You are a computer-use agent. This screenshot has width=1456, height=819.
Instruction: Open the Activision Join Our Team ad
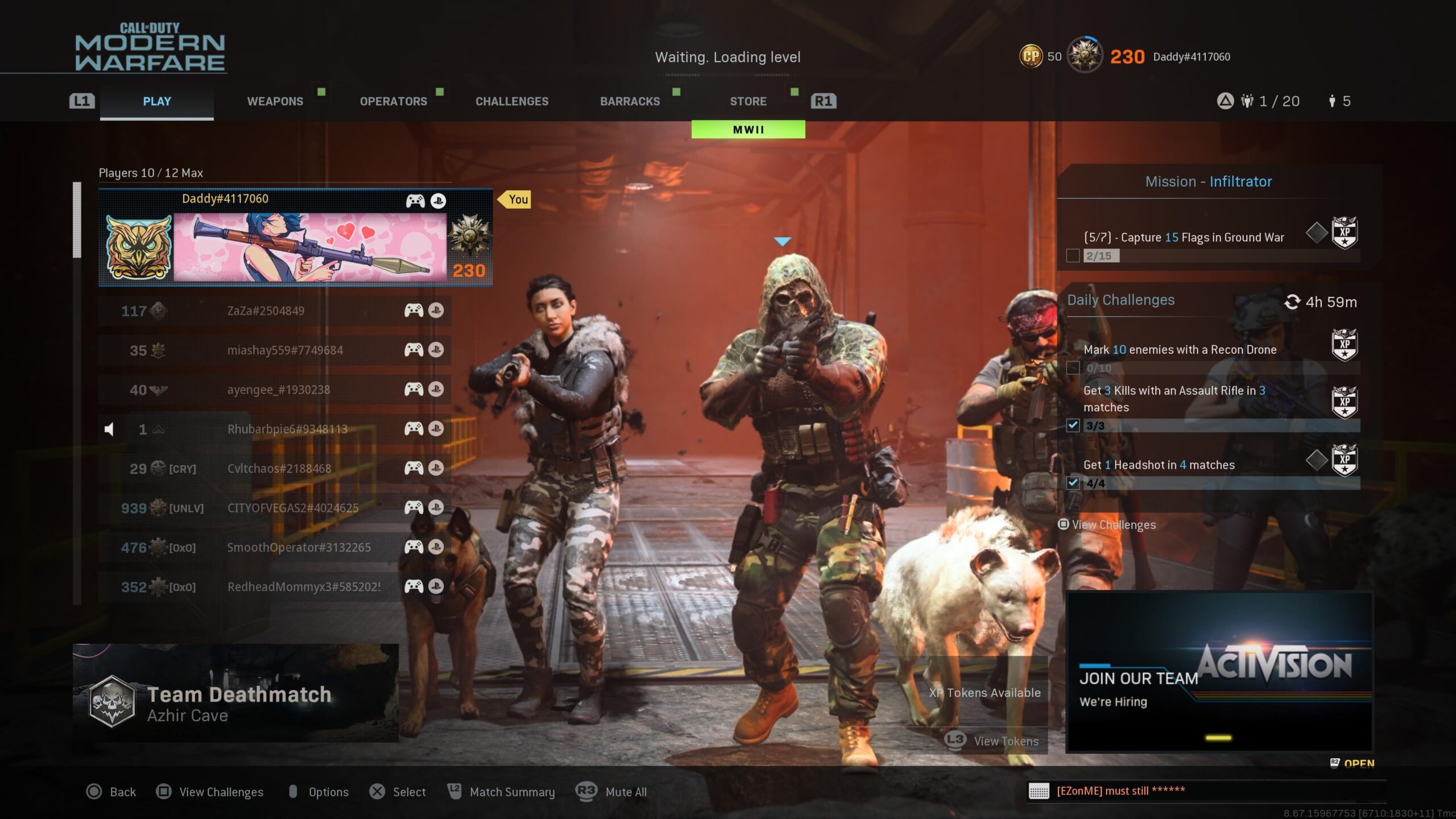click(x=1219, y=672)
